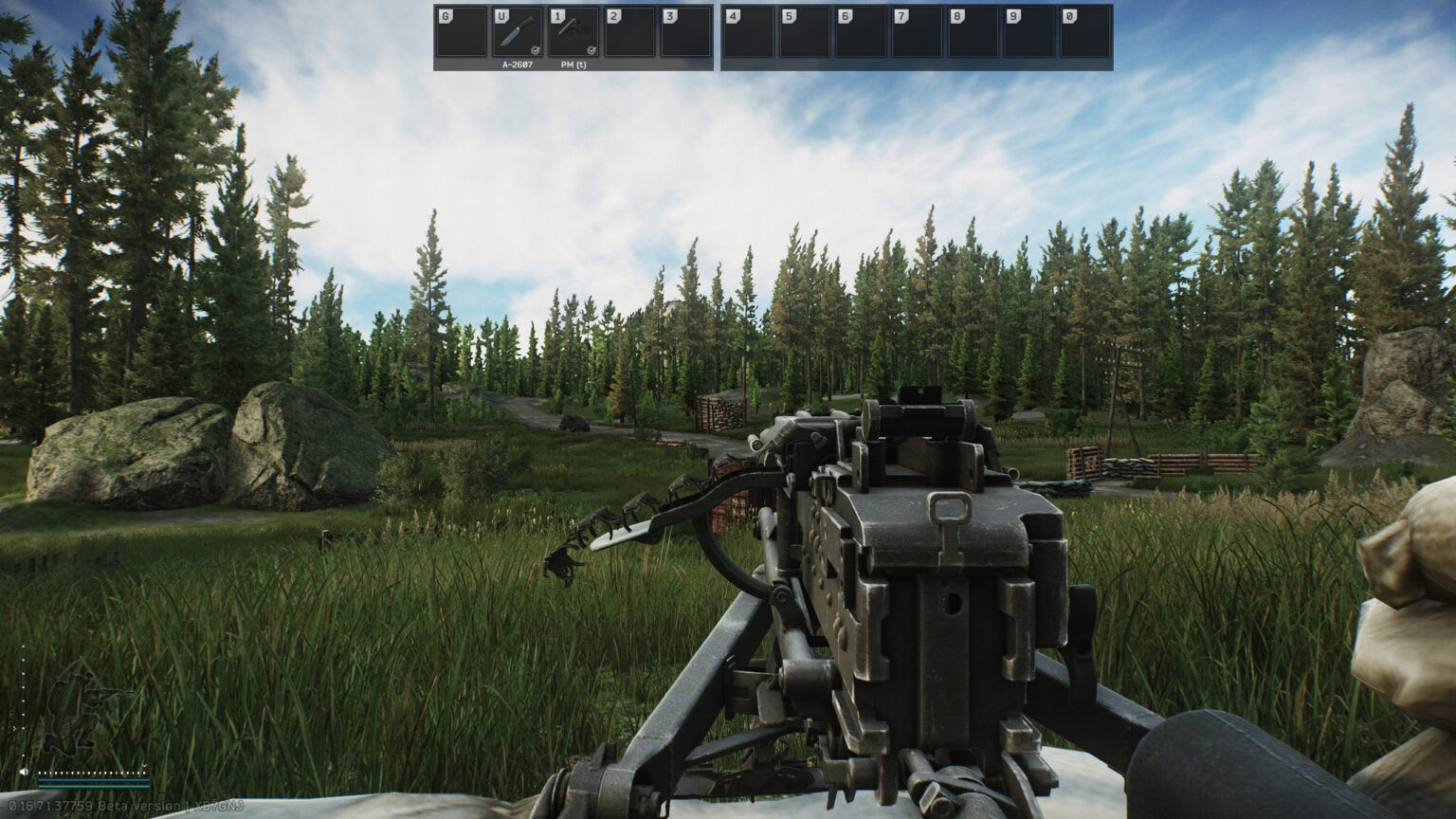This screenshot has height=819, width=1456.
Task: Click the pistol silhouette icon in the quickbar
Action: [x=569, y=28]
